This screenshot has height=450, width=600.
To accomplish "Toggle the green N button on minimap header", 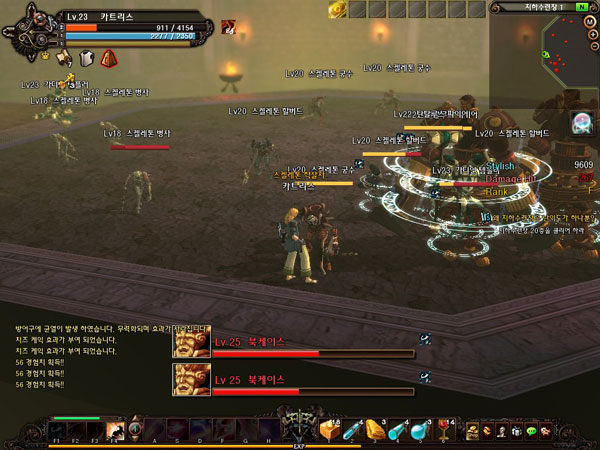I will tap(582, 7).
